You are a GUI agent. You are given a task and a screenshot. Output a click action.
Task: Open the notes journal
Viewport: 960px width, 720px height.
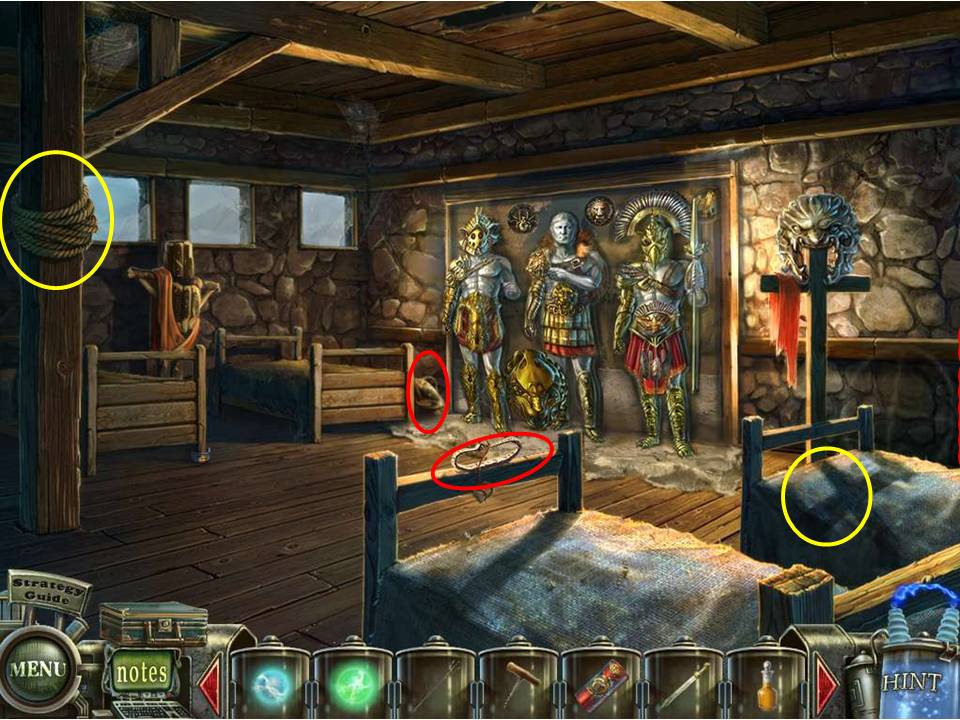click(x=141, y=672)
